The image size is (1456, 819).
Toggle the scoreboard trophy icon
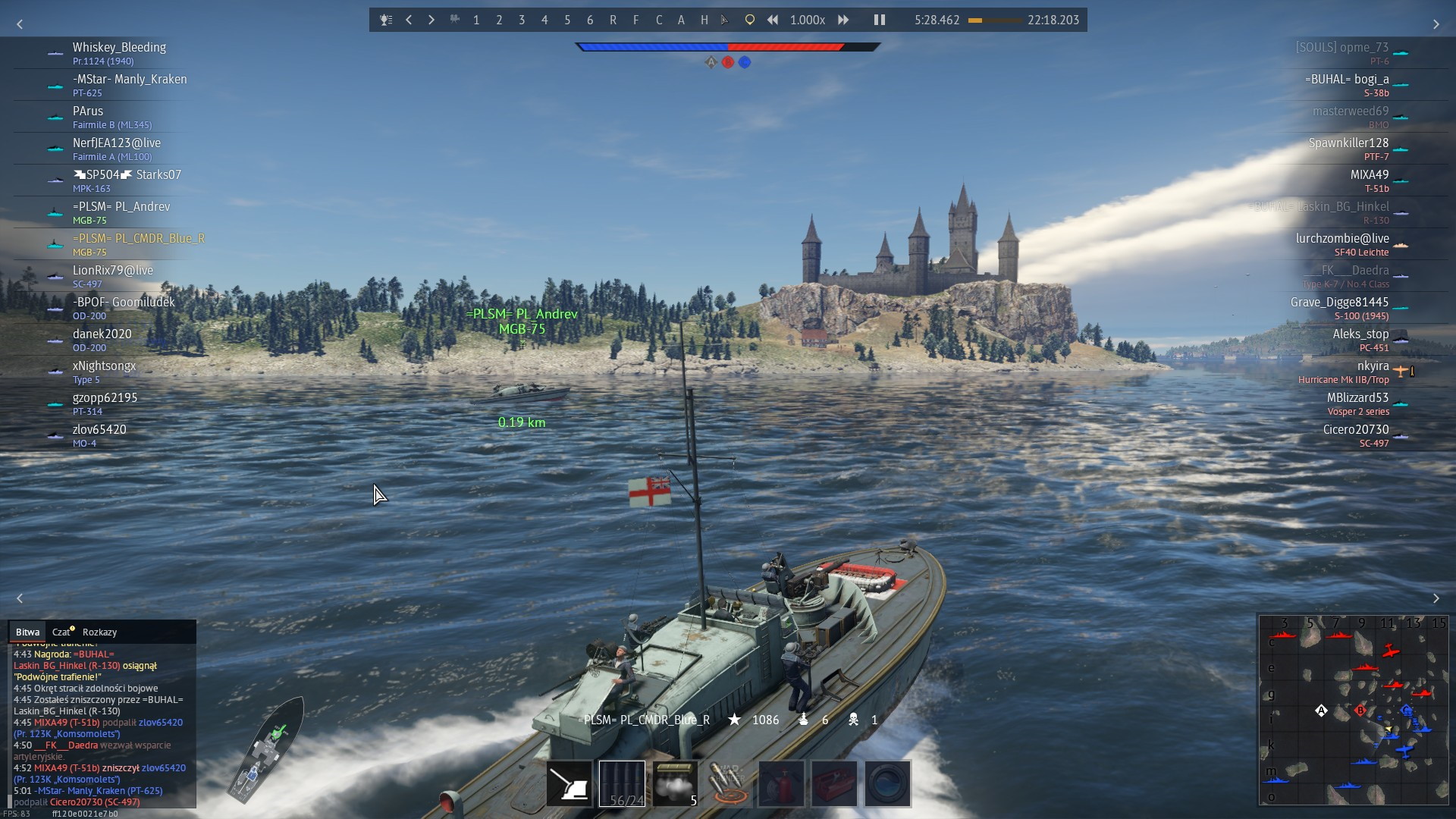tap(386, 20)
